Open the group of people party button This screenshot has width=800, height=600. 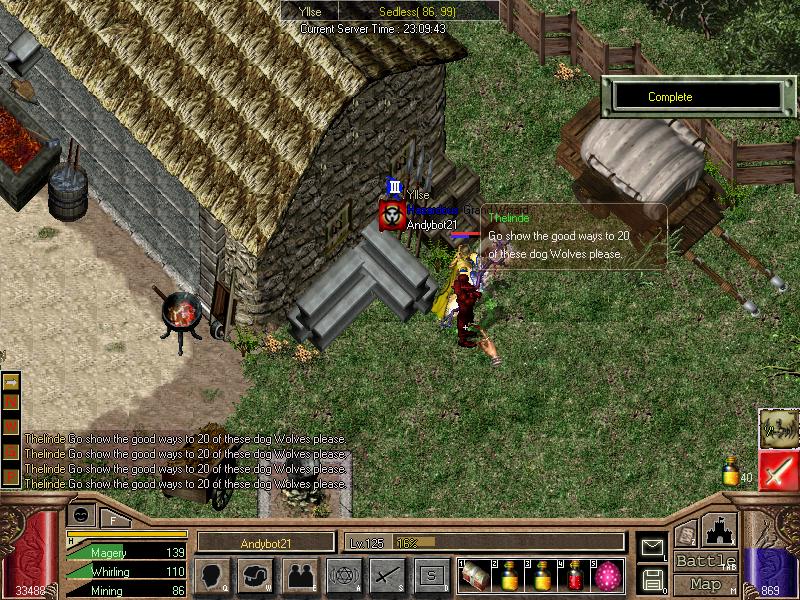[x=300, y=576]
